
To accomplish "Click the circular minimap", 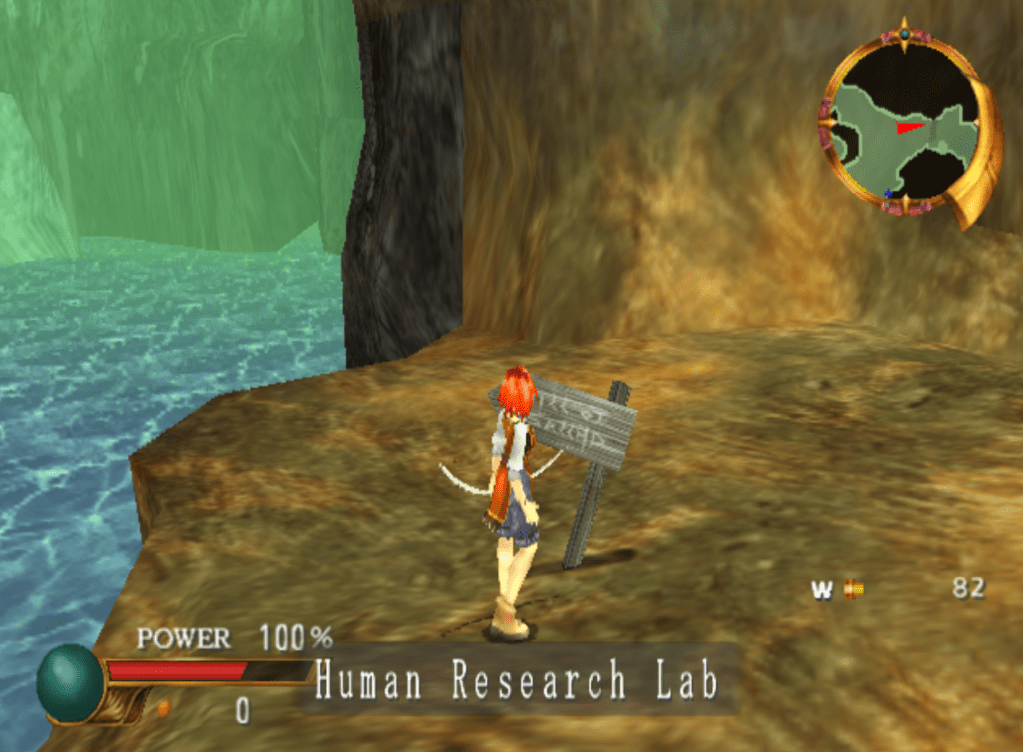I will [x=905, y=125].
